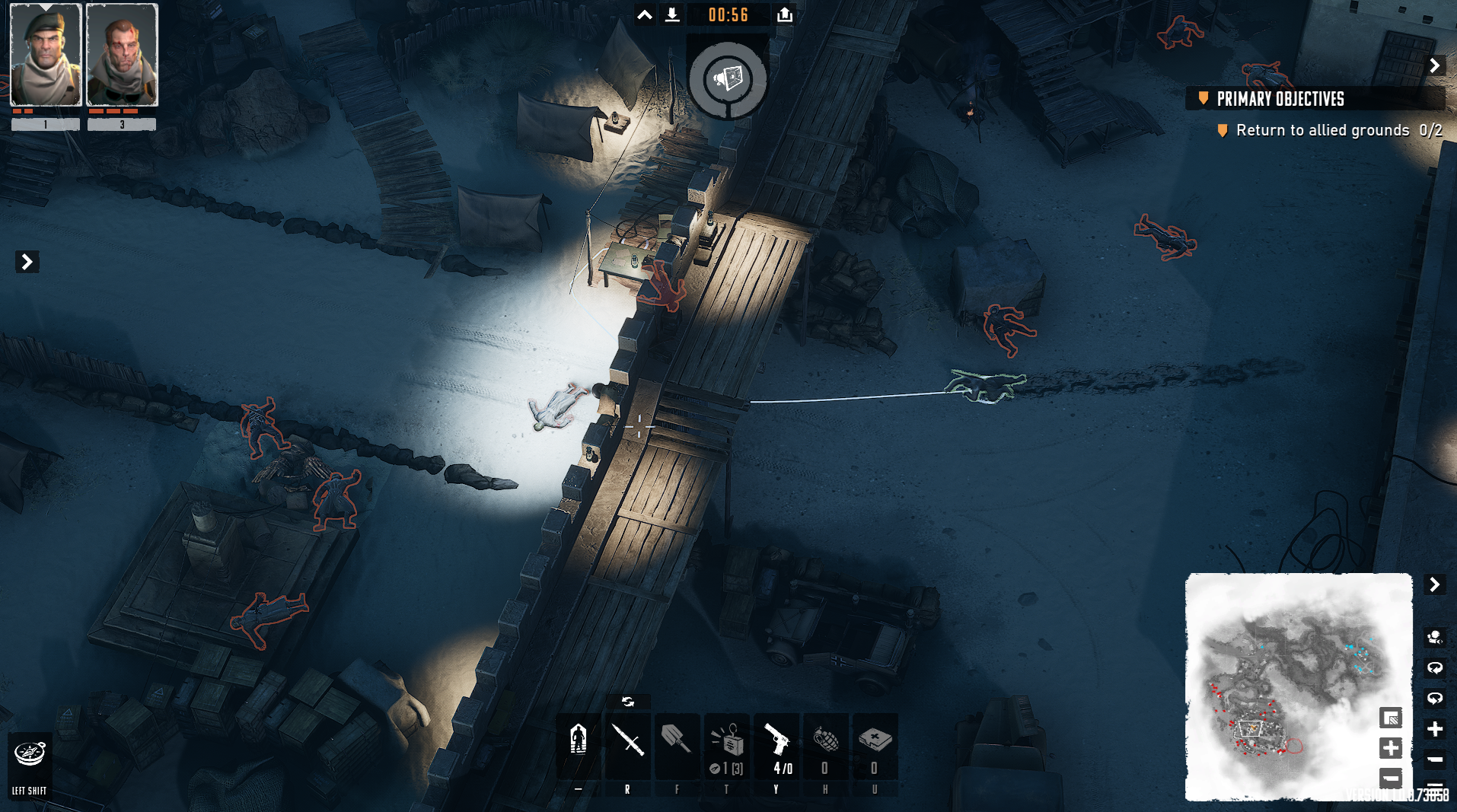Expand the left edge panel arrow
Viewport: 1457px width, 812px height.
point(27,261)
